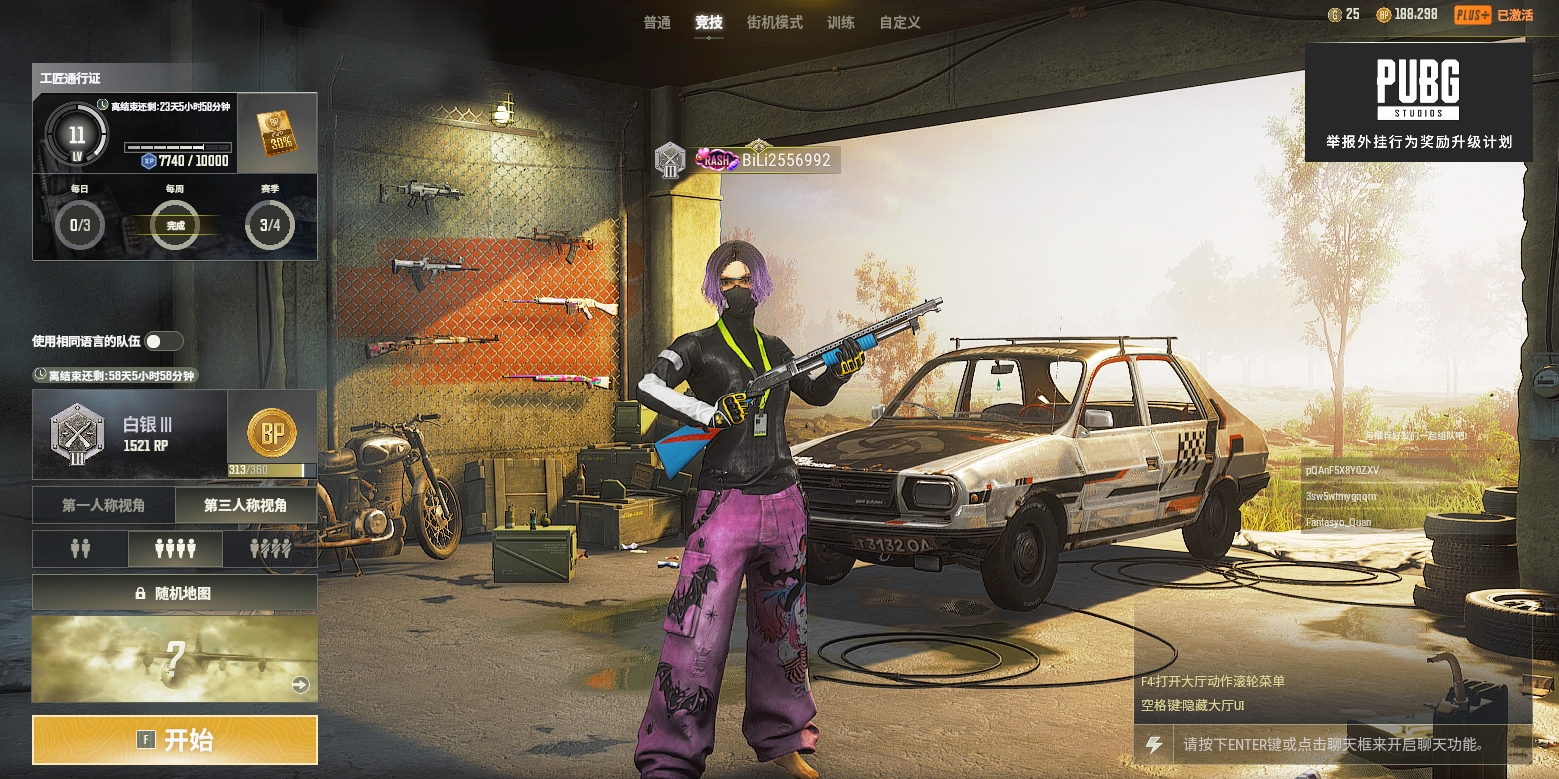
Task: Choose the four-player squad team size
Action: click(x=175, y=549)
